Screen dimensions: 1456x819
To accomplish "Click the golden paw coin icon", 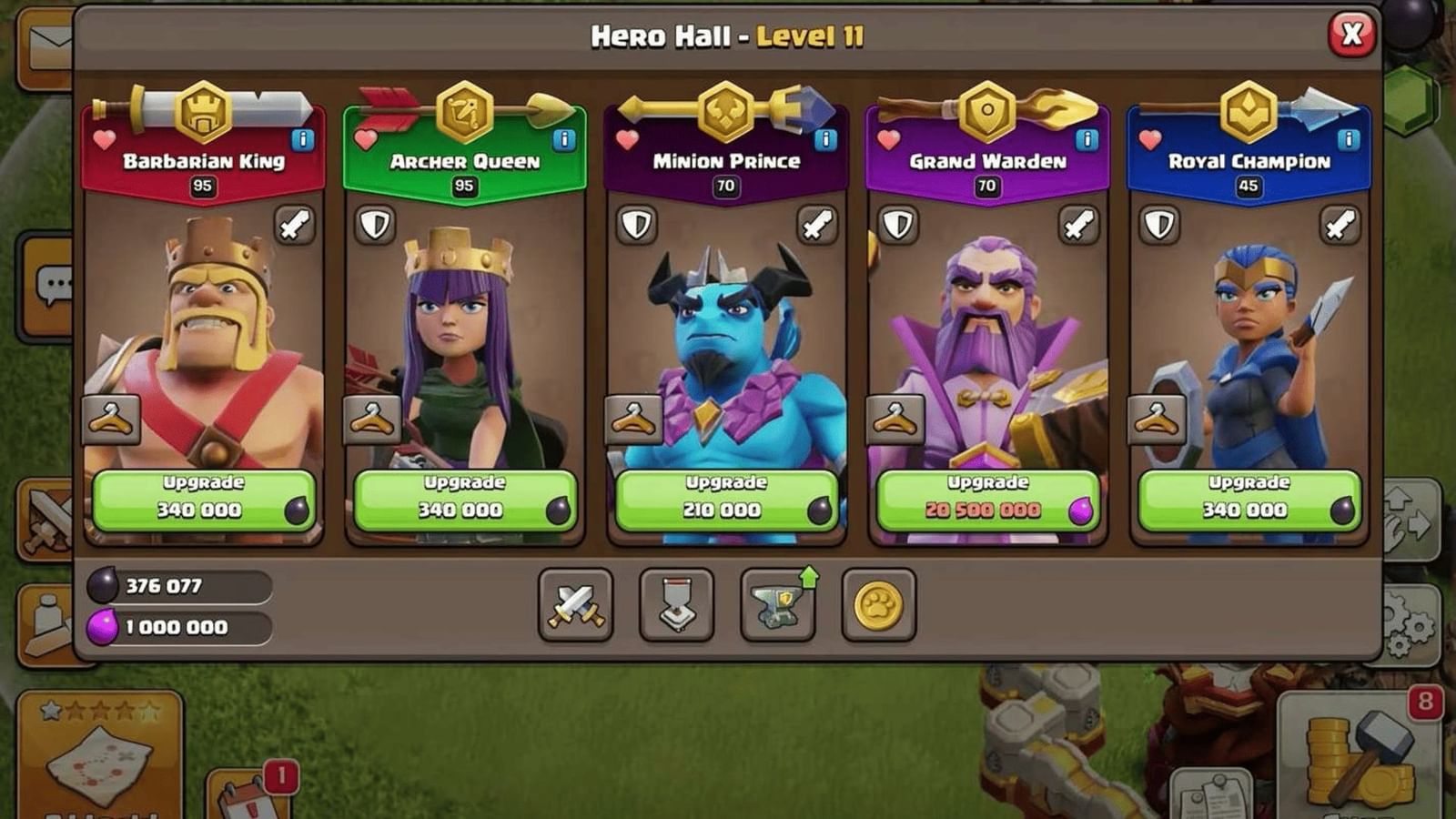I will click(876, 605).
